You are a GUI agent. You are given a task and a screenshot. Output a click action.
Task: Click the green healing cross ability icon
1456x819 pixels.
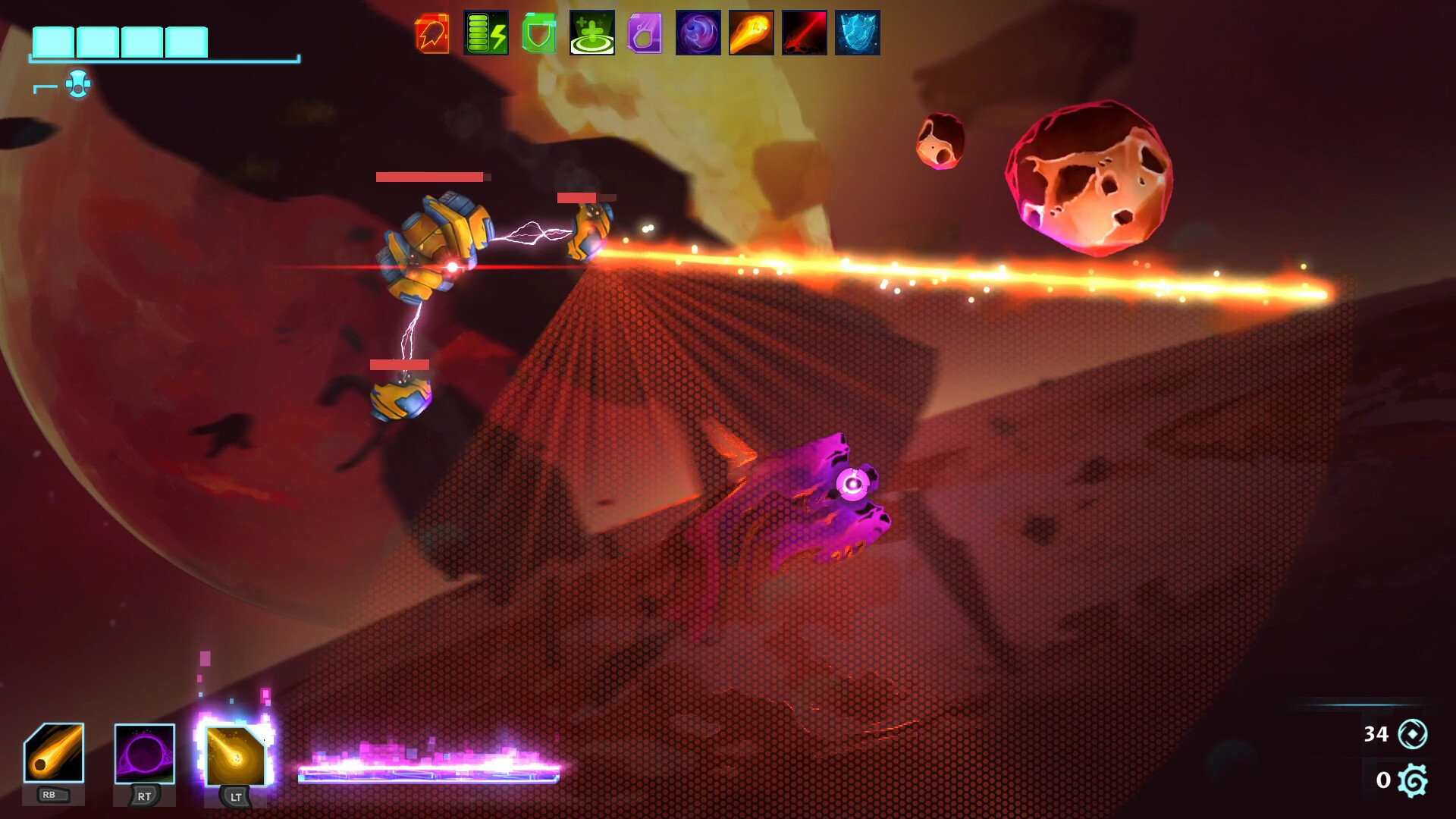[x=592, y=32]
